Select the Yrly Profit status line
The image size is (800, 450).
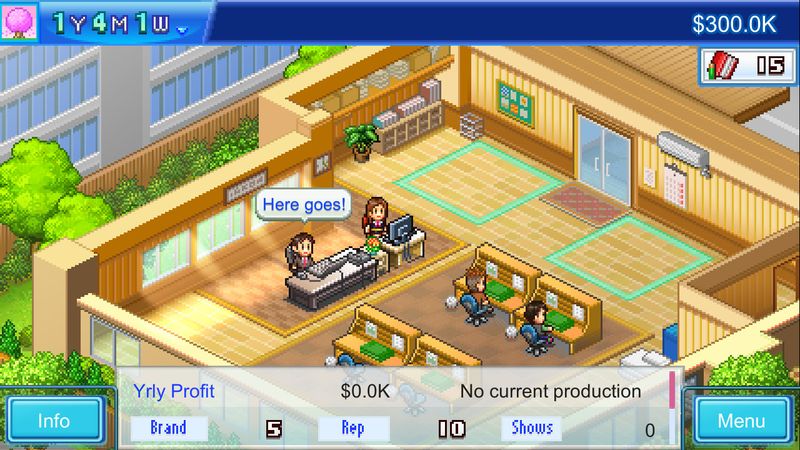(260, 391)
